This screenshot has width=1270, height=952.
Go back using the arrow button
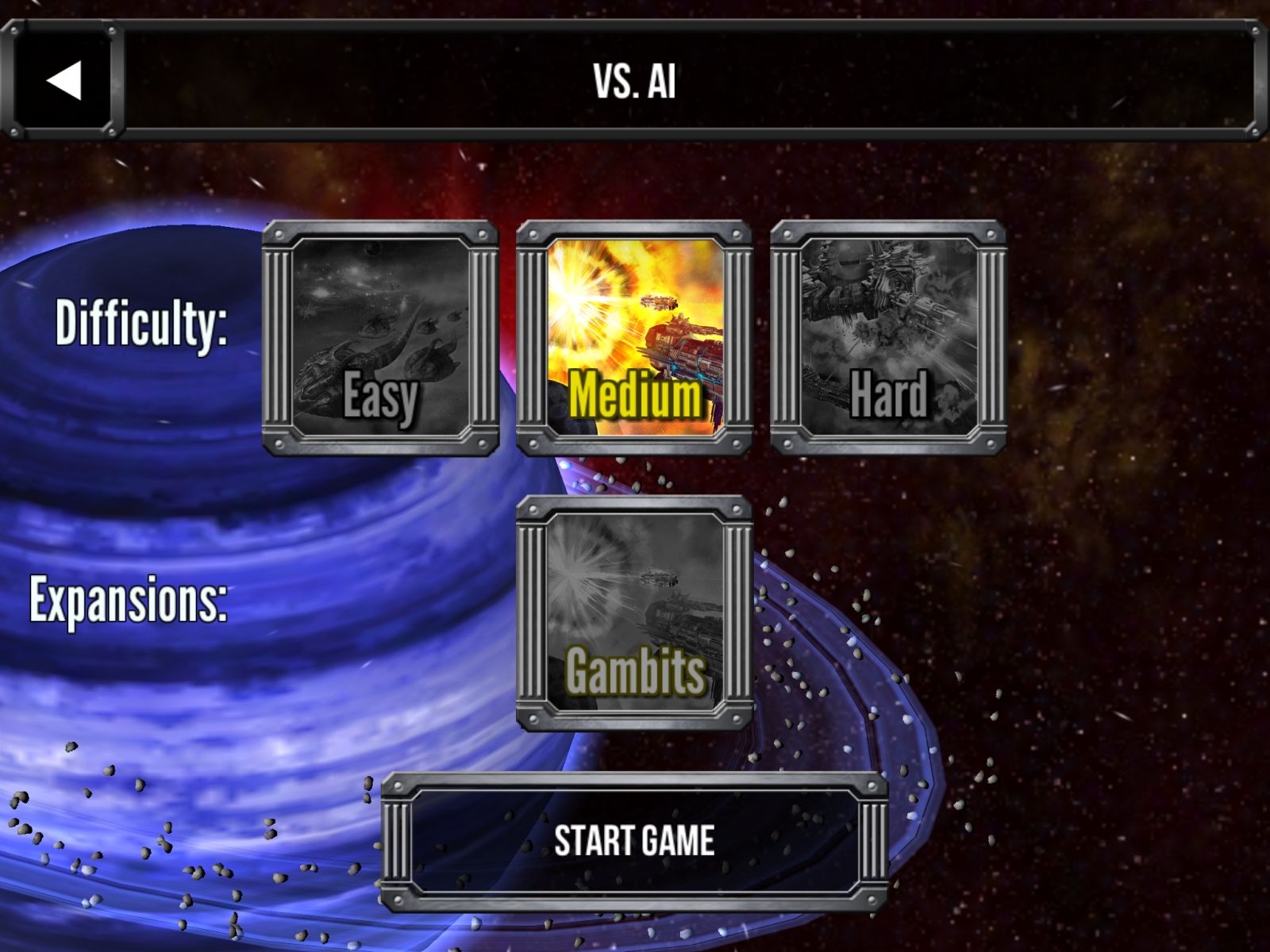[x=63, y=81]
